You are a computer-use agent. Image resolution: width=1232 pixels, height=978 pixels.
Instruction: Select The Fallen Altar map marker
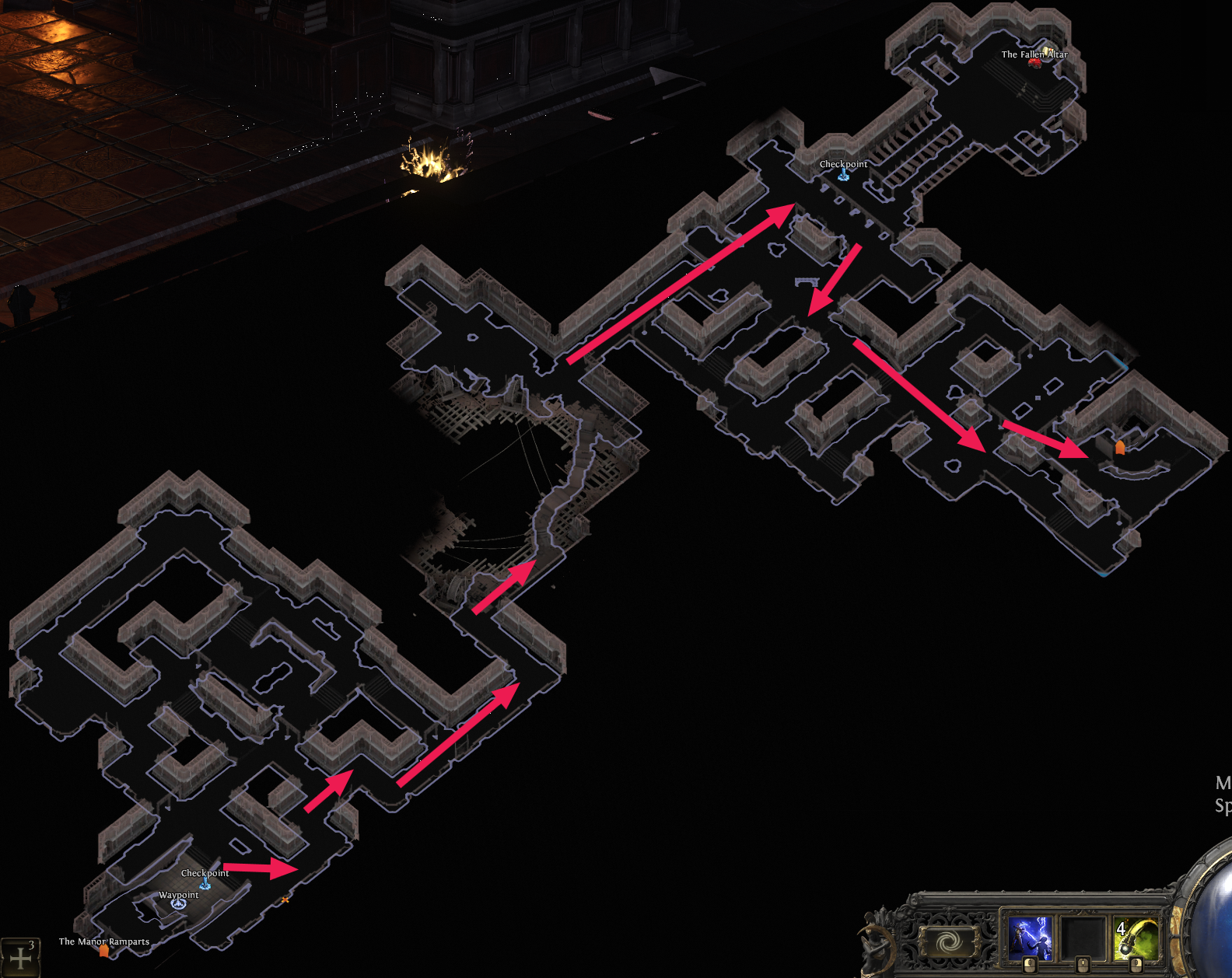pyautogui.click(x=1035, y=61)
